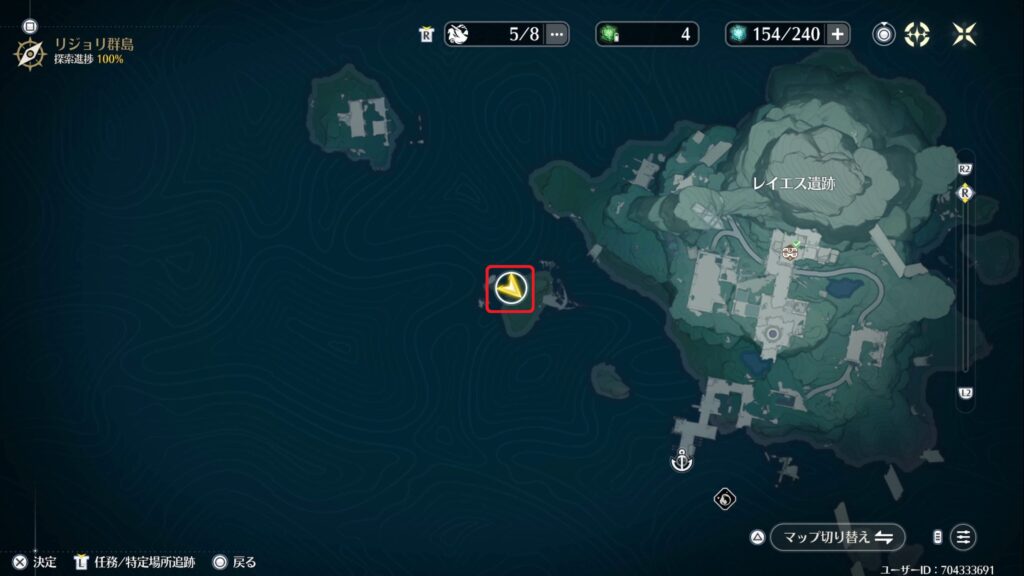Click the NPC marker at レイエス遺跡
Image resolution: width=1024 pixels, height=576 pixels.
(x=790, y=253)
